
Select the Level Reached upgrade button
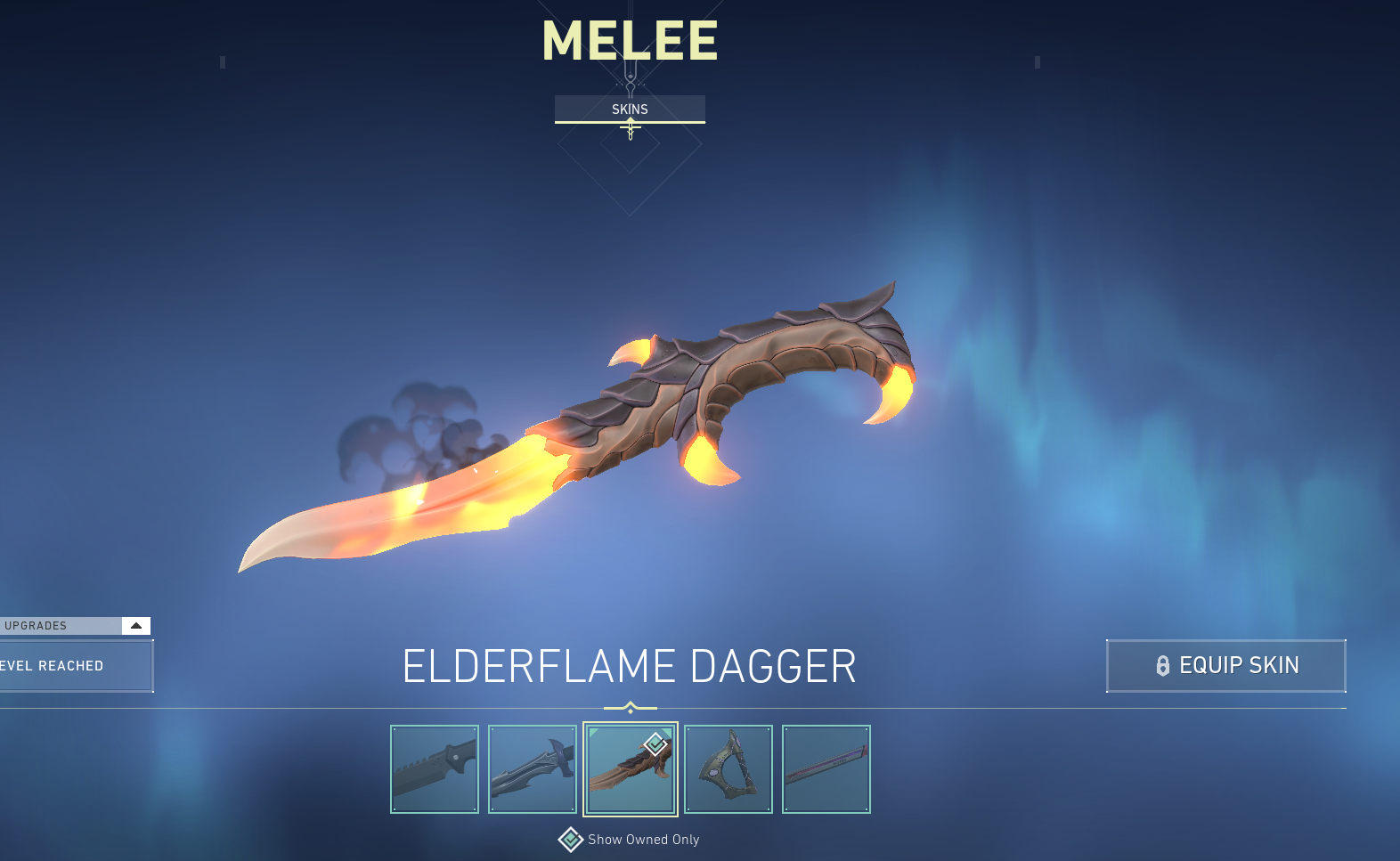[75, 666]
